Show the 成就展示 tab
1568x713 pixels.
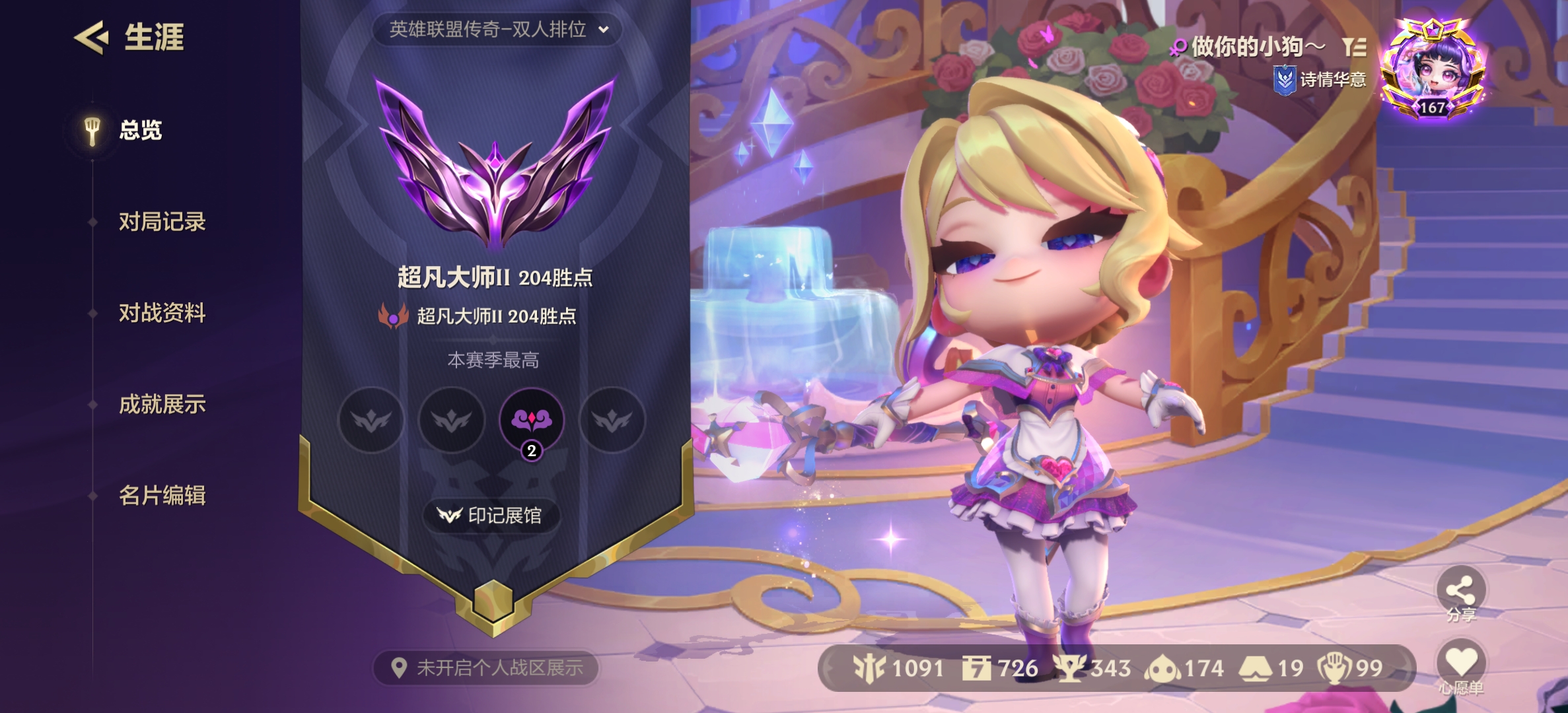162,404
